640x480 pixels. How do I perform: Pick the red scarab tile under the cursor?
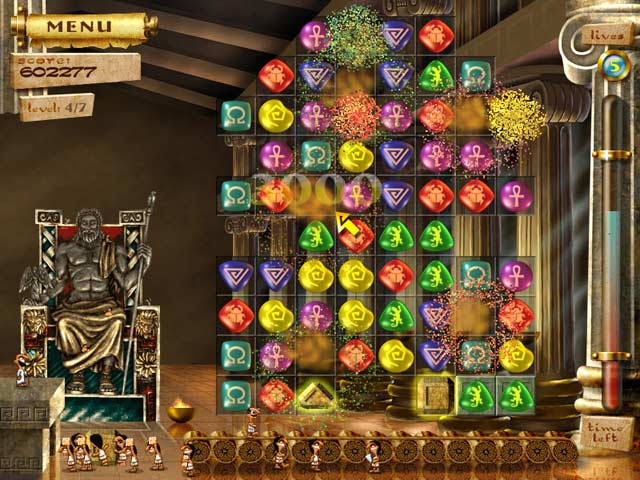tap(357, 236)
